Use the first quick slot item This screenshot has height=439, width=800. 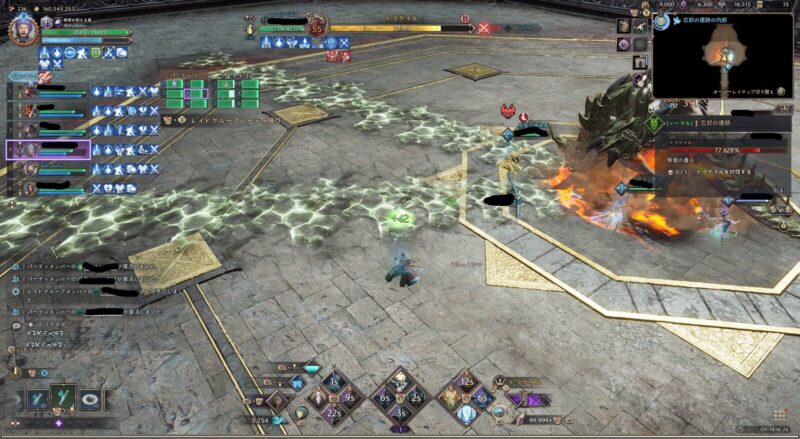36,400
